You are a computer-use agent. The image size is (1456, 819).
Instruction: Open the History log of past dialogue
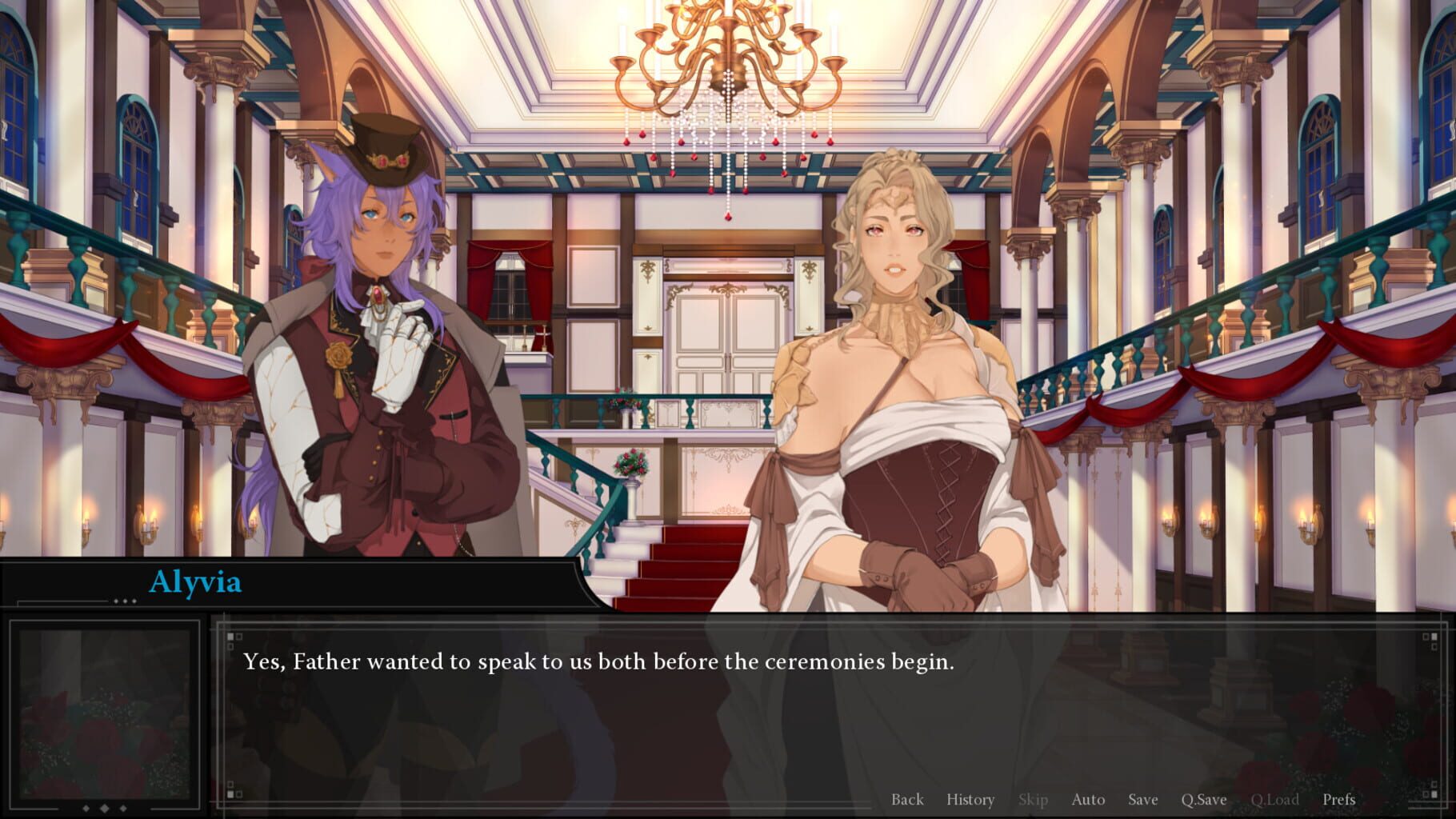click(x=970, y=799)
